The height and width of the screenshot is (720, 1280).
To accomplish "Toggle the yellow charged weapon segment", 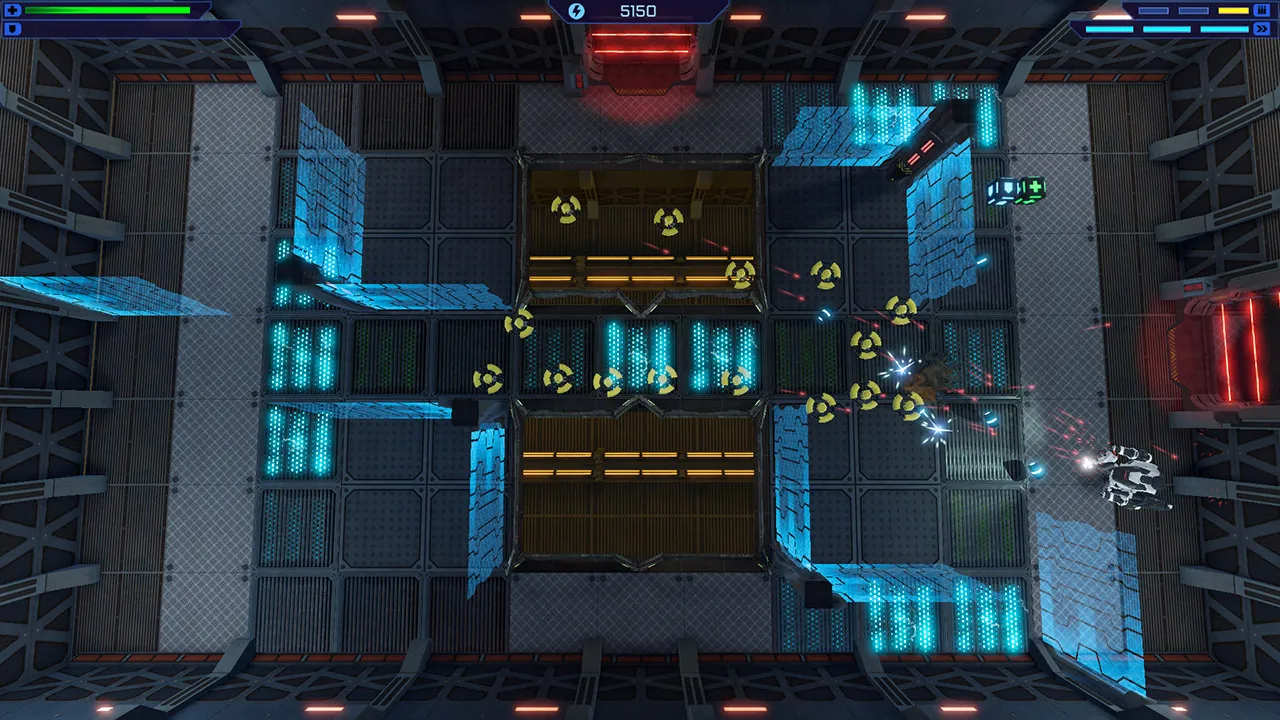I will (x=1233, y=10).
